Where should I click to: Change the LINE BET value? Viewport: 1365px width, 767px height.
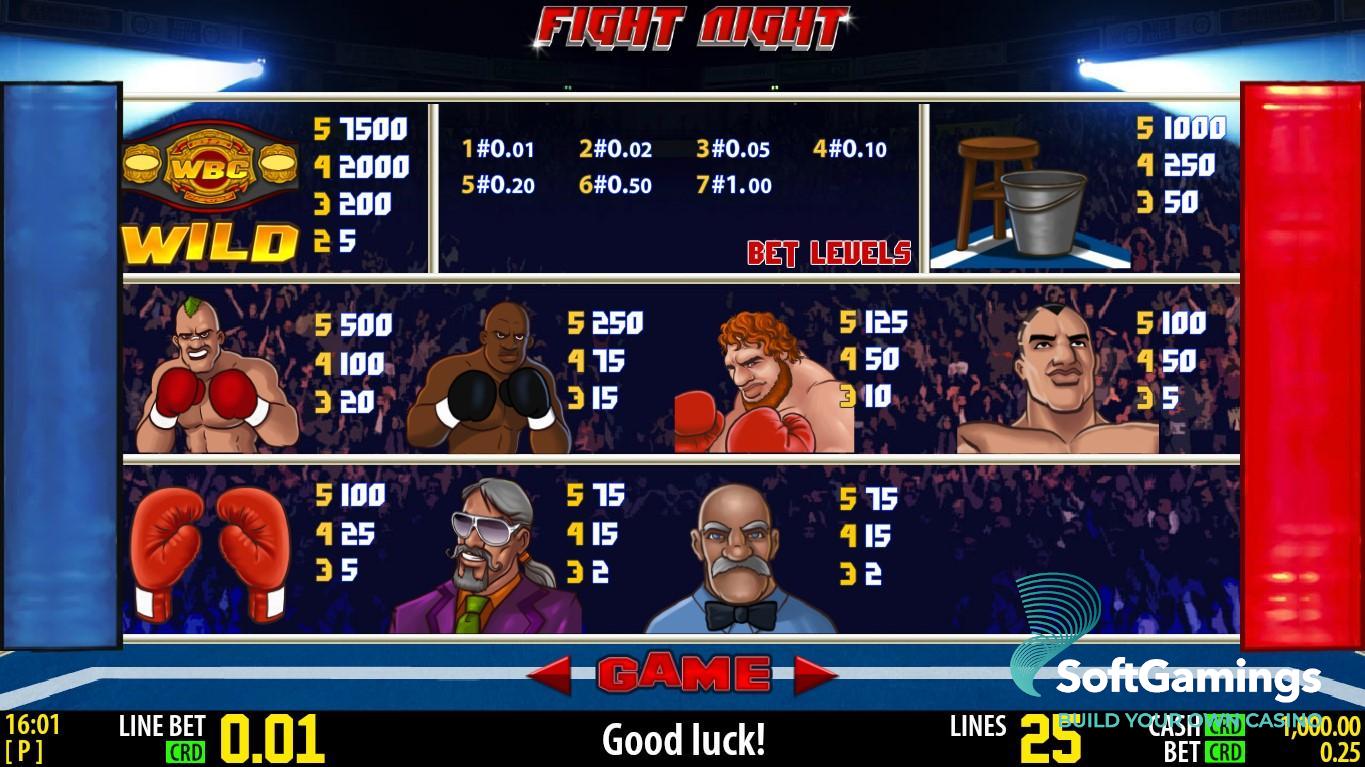pos(271,739)
